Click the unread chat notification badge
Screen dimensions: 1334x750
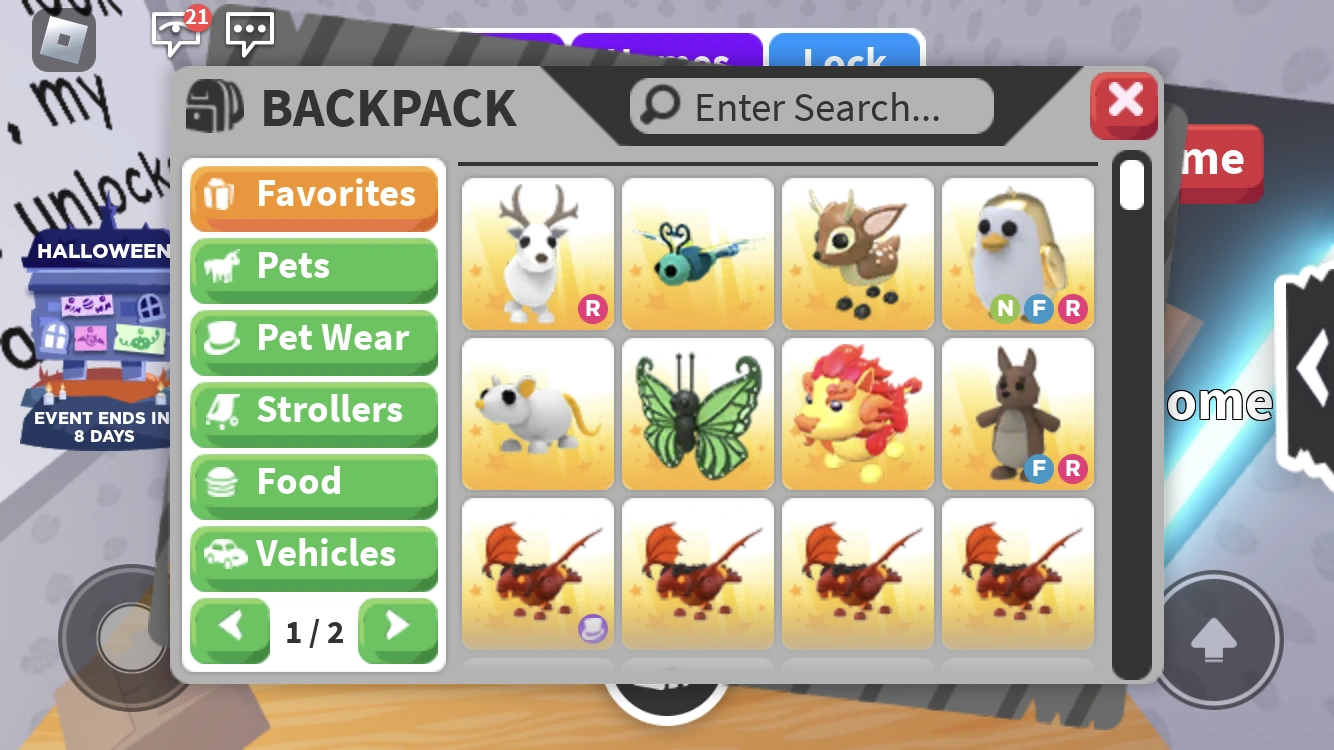click(x=197, y=17)
